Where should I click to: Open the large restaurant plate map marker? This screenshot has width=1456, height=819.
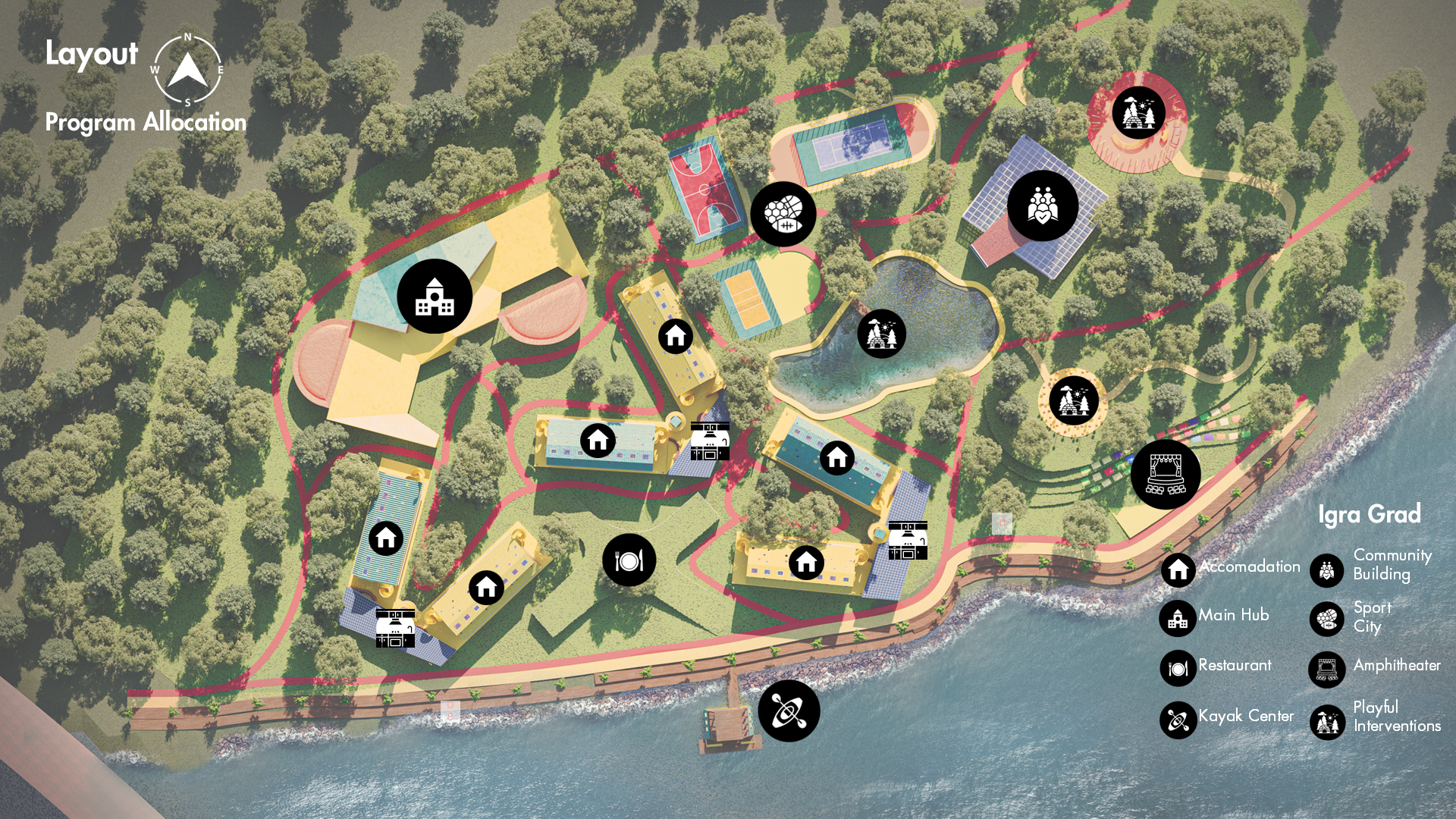tap(629, 560)
